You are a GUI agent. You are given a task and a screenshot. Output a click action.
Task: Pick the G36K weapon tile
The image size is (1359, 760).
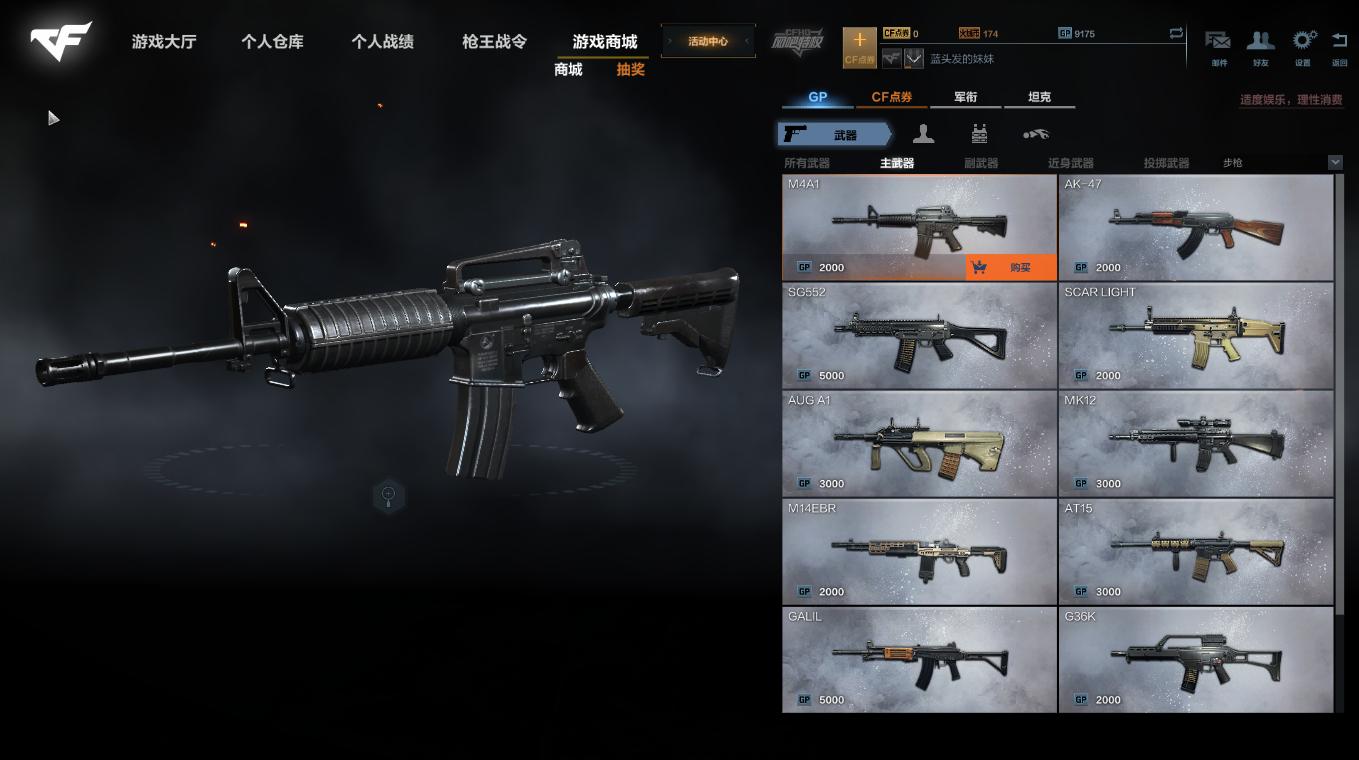pyautogui.click(x=1195, y=659)
